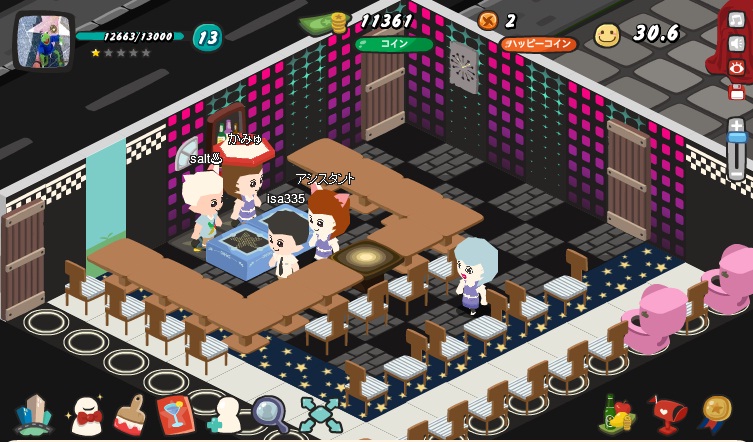Toggle the red eye visibility button
Screen dimensions: 753x442
click(737, 67)
